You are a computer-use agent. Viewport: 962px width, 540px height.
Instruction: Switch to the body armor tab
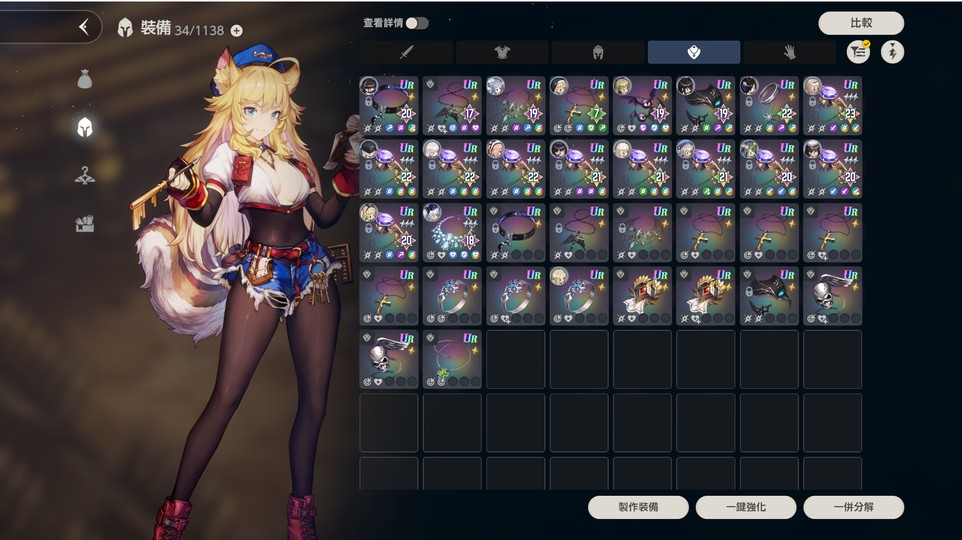[x=502, y=52]
